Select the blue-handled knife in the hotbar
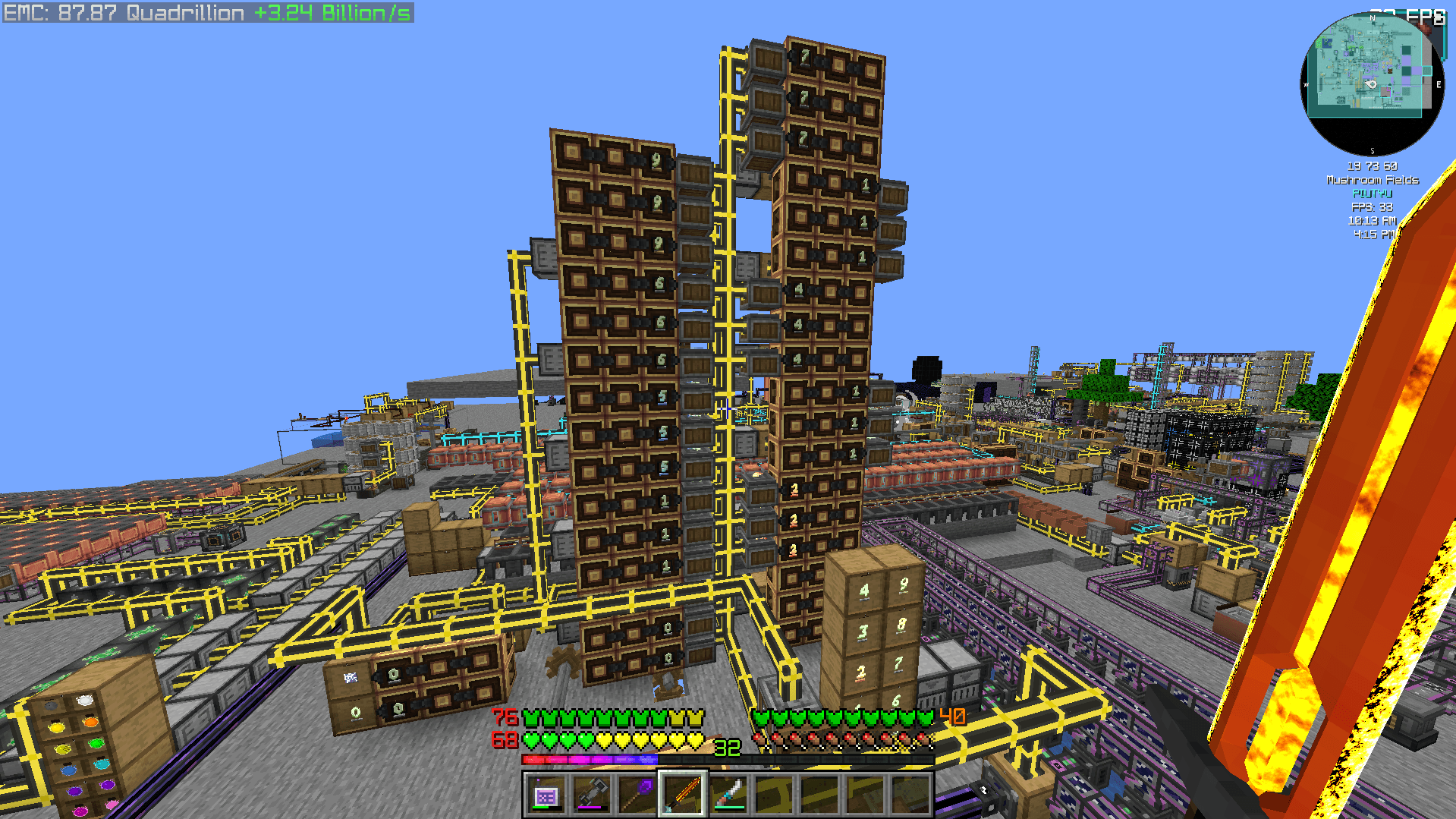Image resolution: width=1456 pixels, height=819 pixels. [727, 795]
